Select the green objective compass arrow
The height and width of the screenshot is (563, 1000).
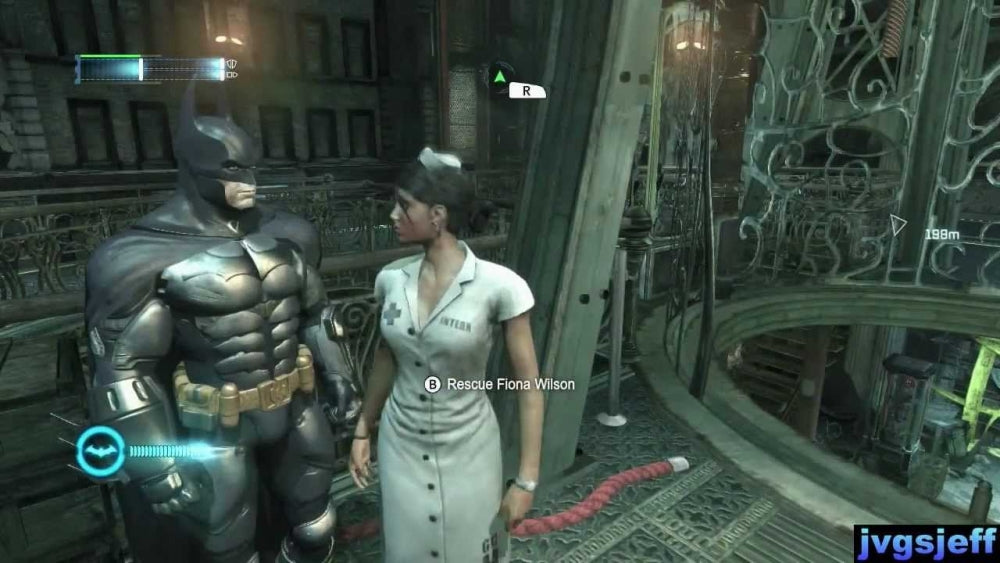[x=499, y=75]
